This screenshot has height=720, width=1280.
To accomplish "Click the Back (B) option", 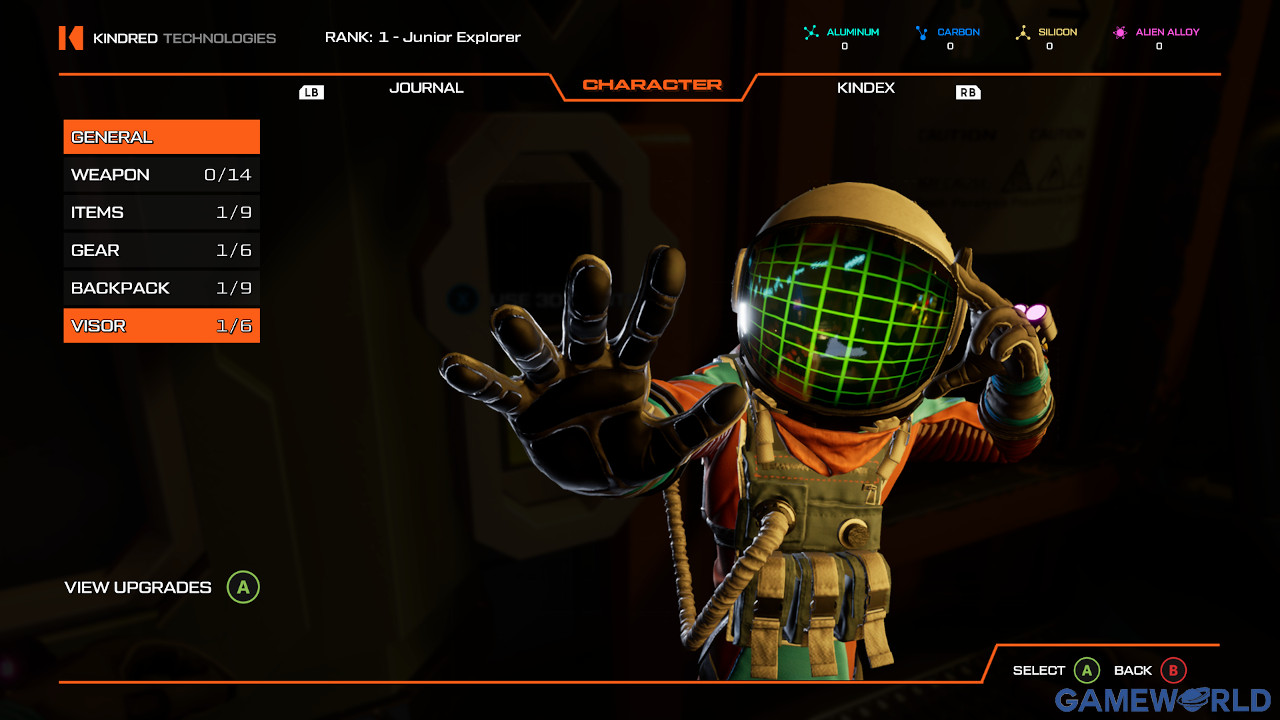I will (1148, 670).
